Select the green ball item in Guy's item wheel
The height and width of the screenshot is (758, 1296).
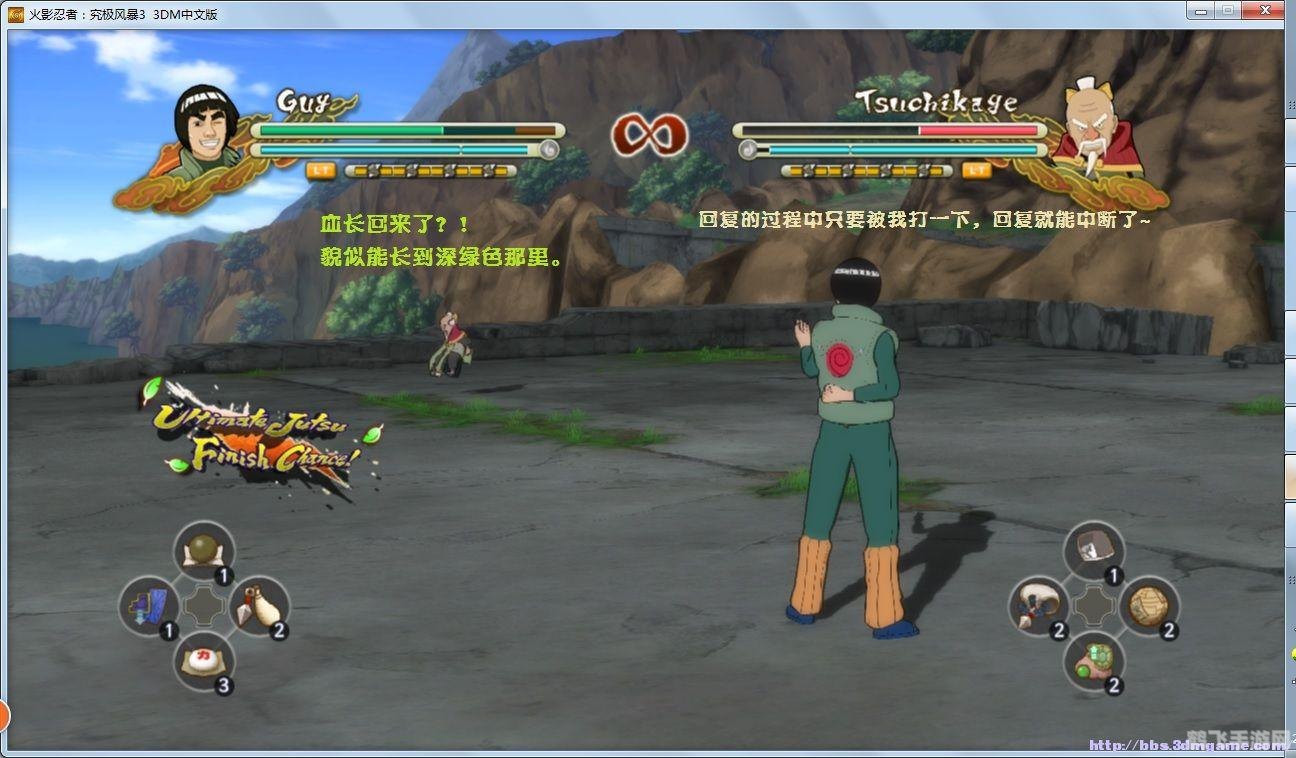pyautogui.click(x=204, y=551)
